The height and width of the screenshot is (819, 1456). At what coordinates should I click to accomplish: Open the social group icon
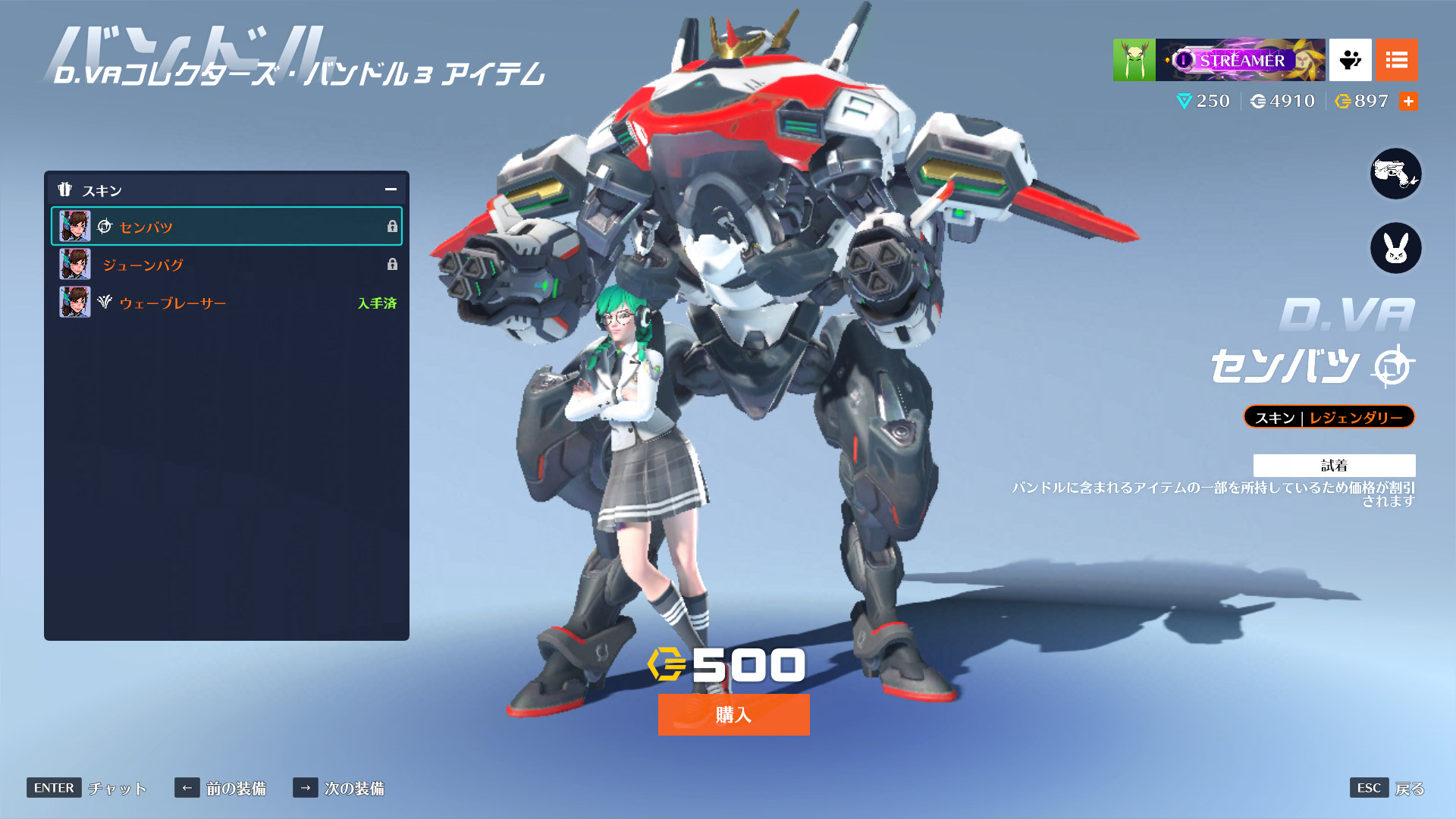(x=1350, y=60)
